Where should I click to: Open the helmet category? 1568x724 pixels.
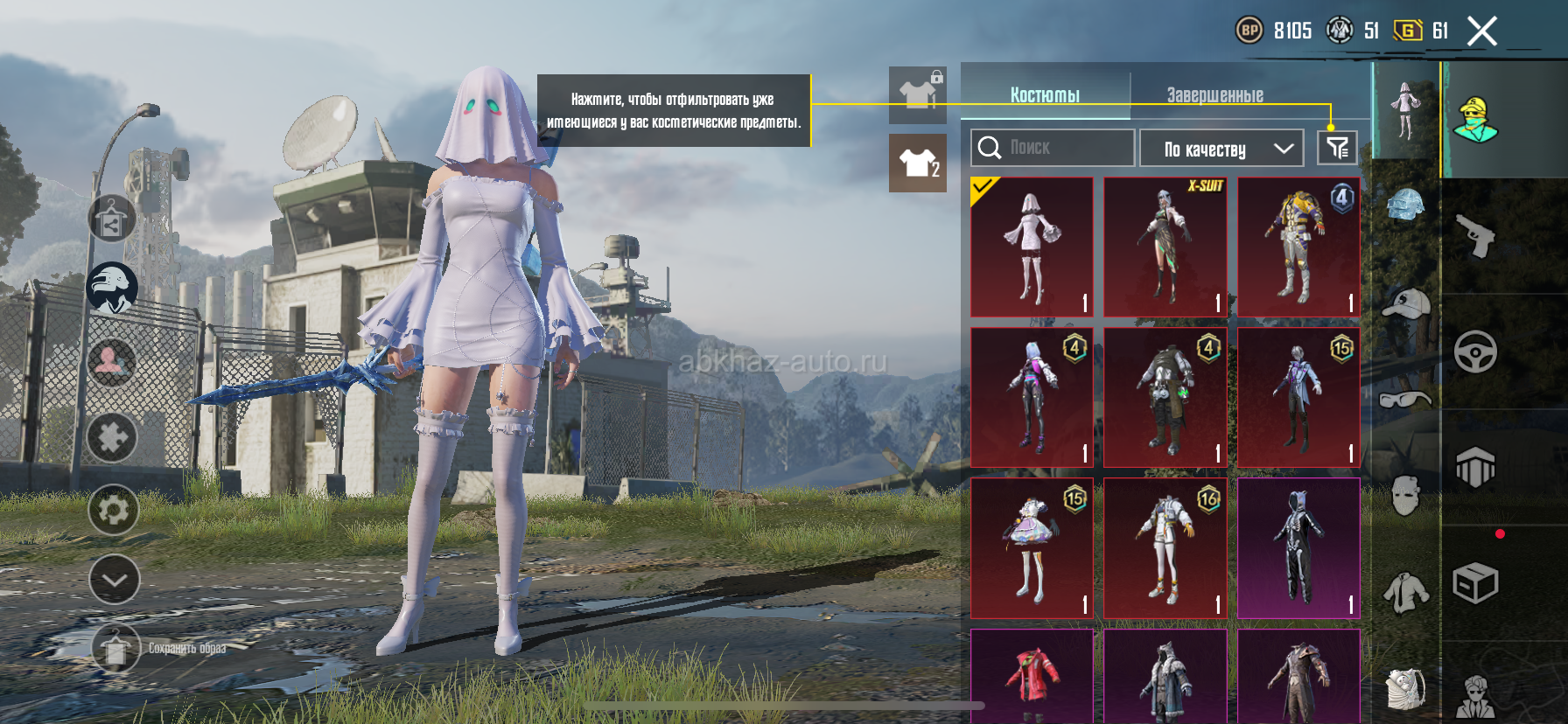[x=1405, y=206]
